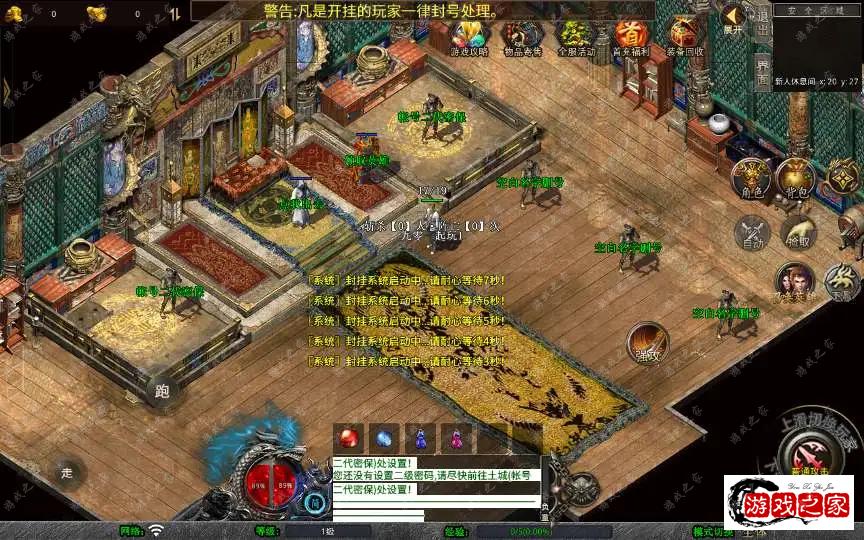This screenshot has height=540, width=864.
Task: Open the 装备回收 equipment recycling chest
Action: (x=684, y=37)
